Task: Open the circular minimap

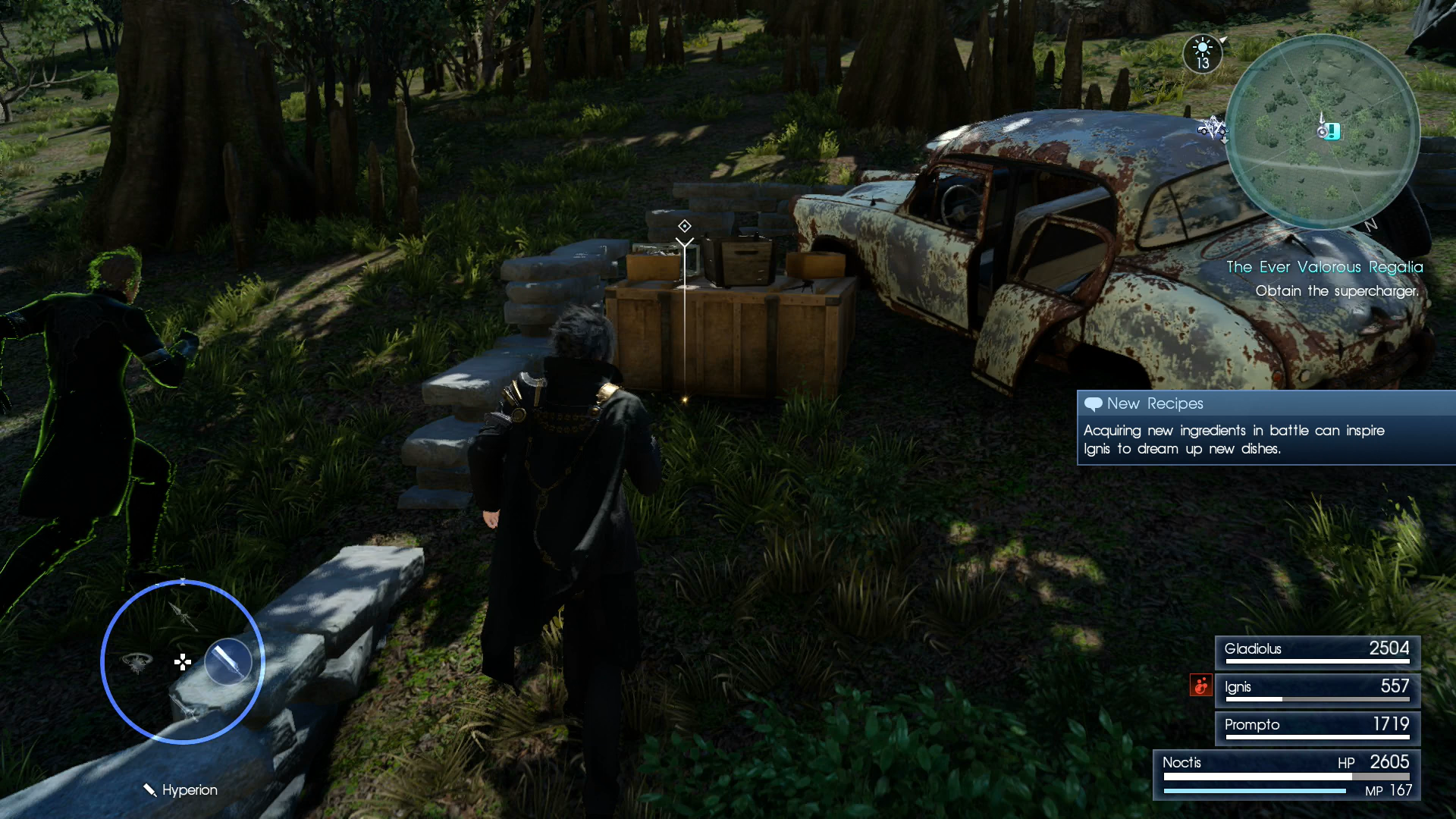Action: [1322, 131]
